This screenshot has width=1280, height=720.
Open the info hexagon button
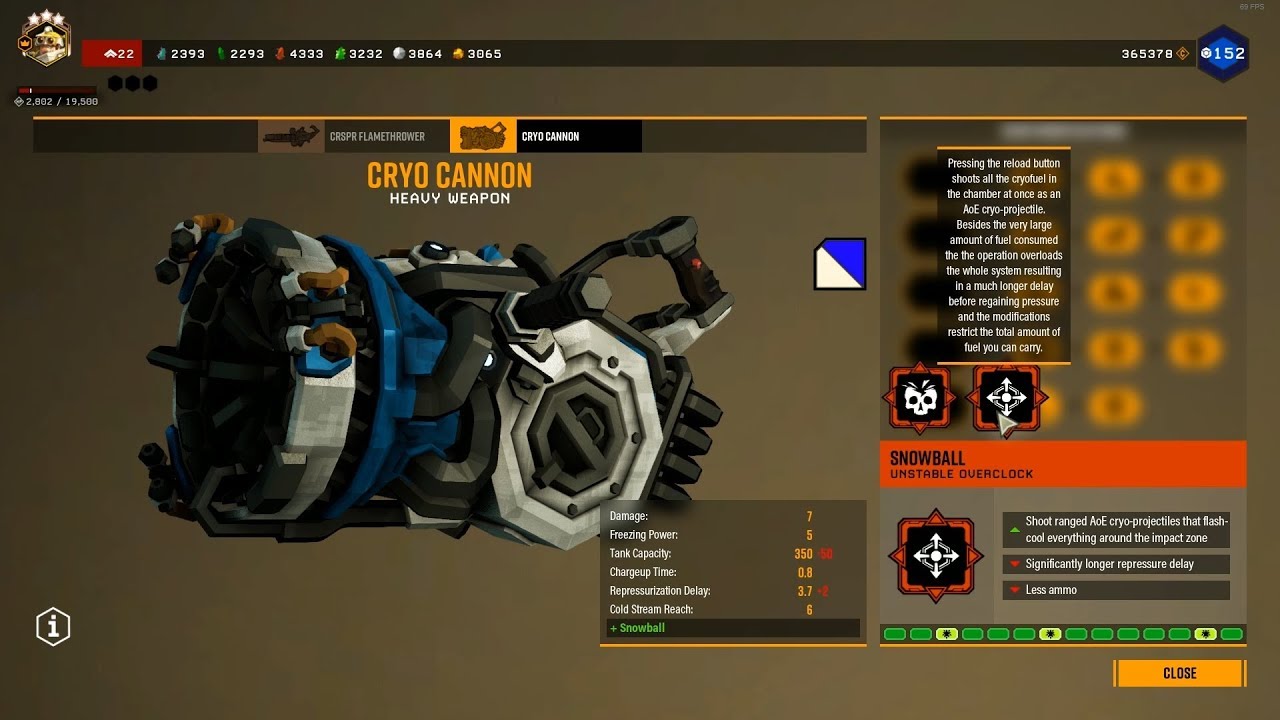coord(53,626)
